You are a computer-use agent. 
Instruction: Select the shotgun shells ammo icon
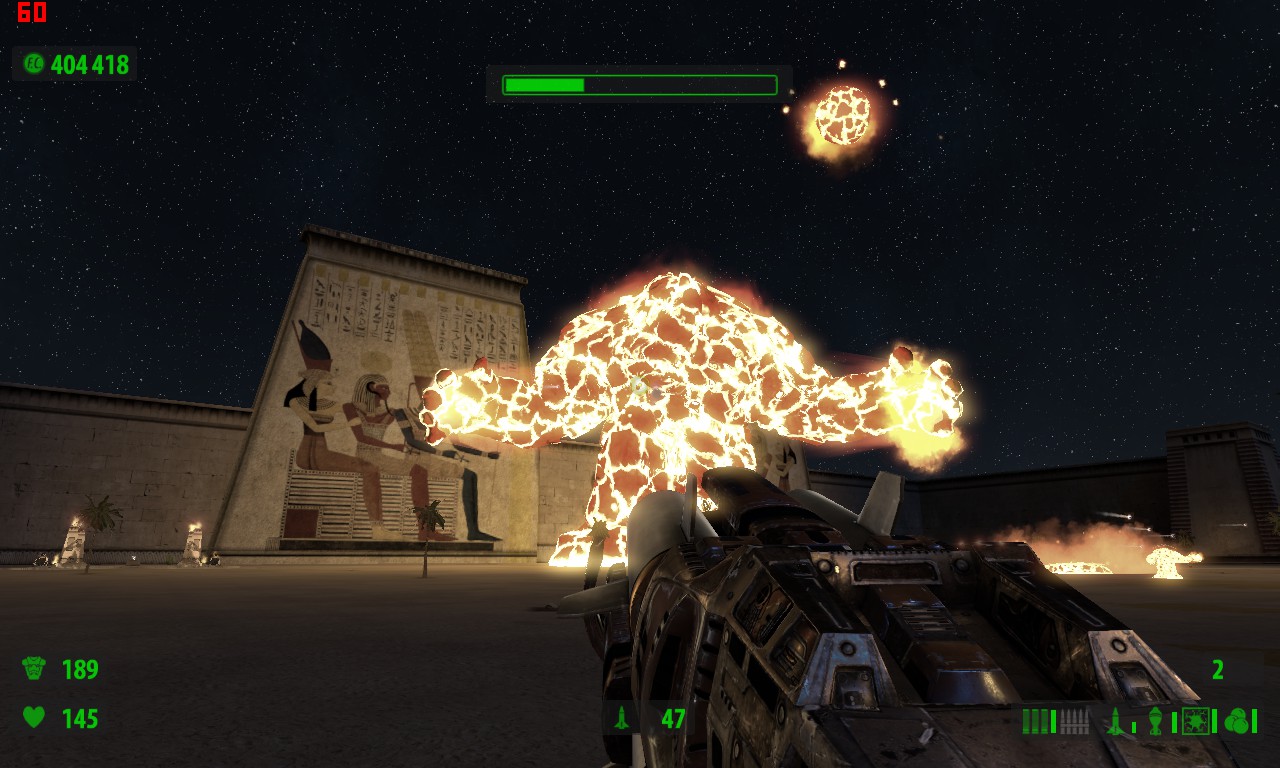(x=1036, y=721)
